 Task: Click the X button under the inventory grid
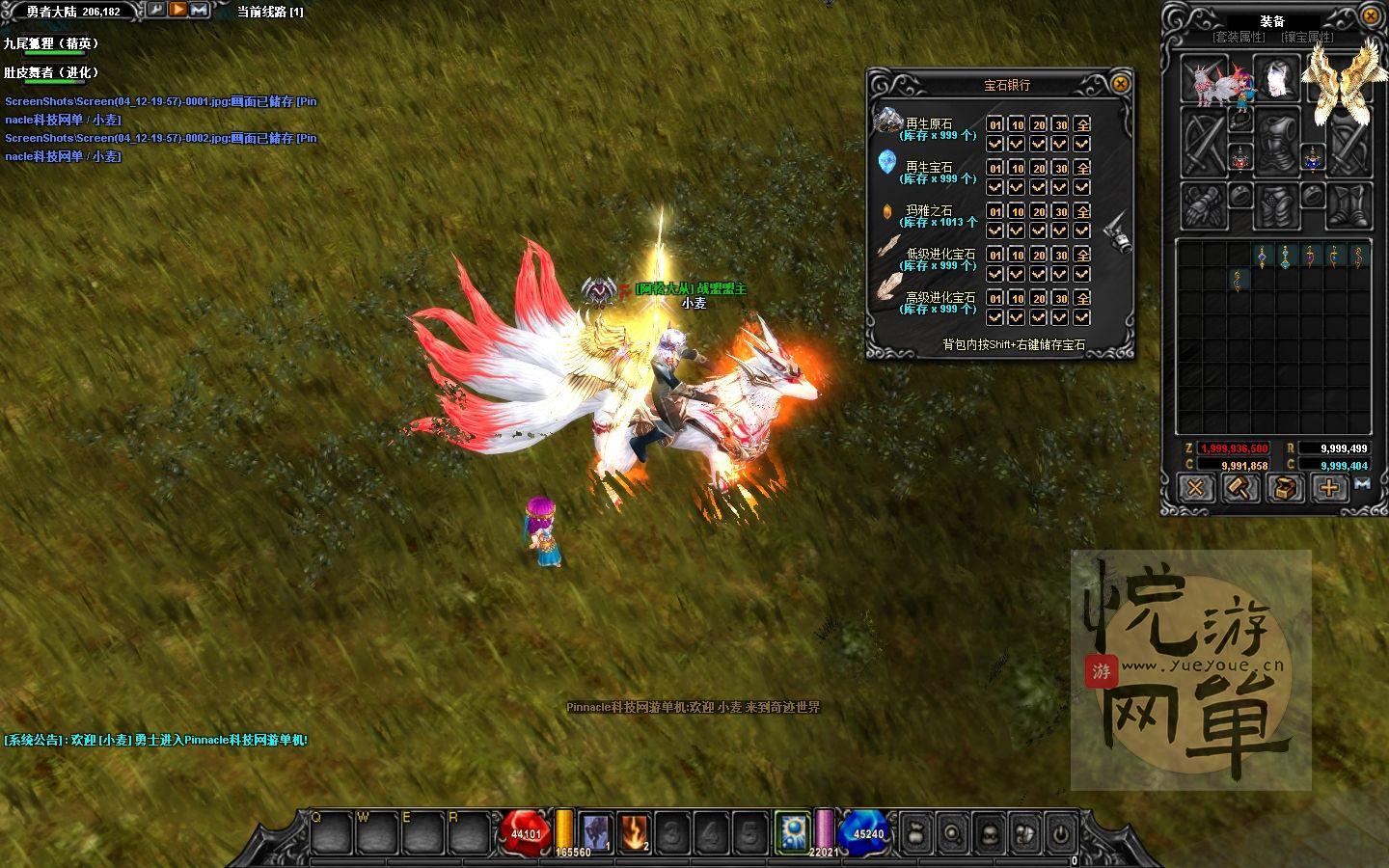(1195, 488)
